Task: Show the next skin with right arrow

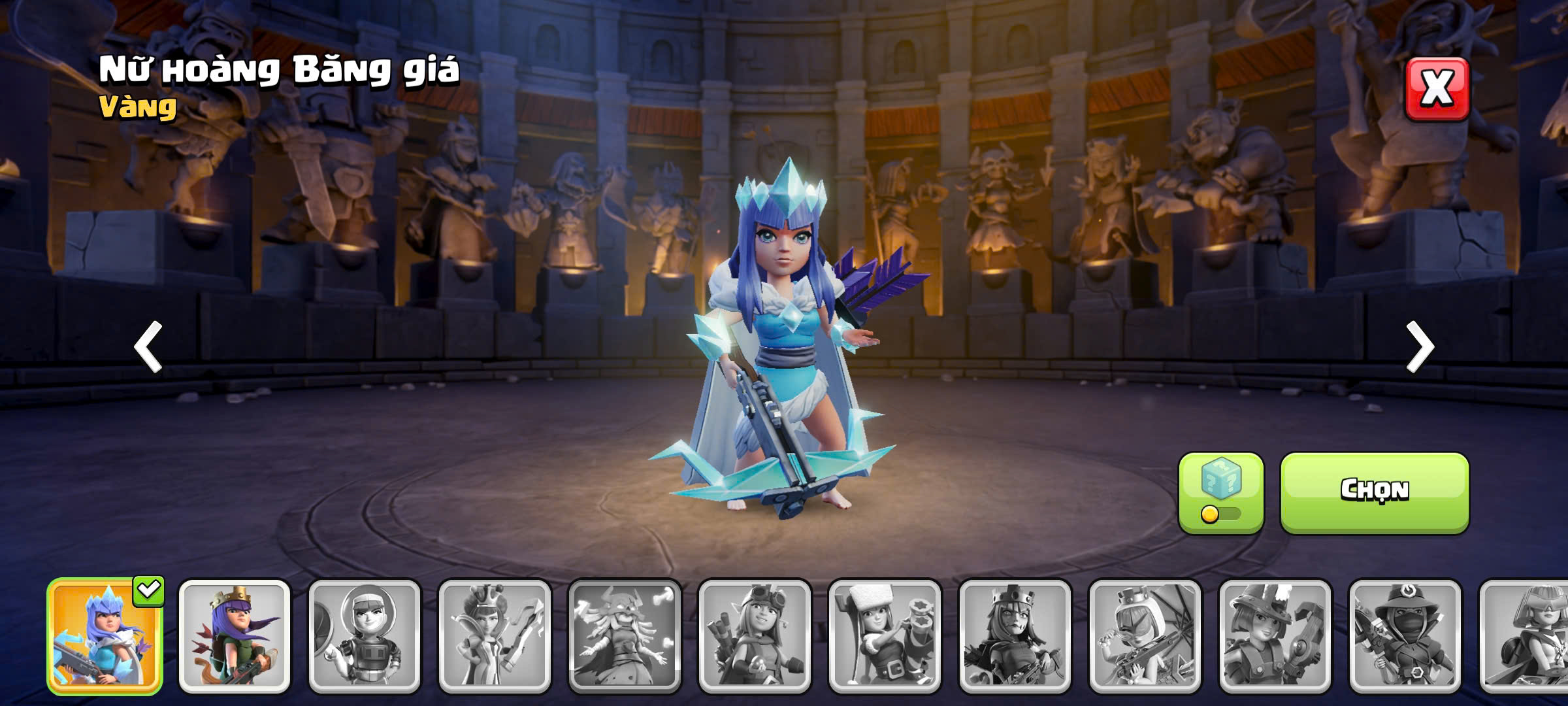Action: [1420, 346]
